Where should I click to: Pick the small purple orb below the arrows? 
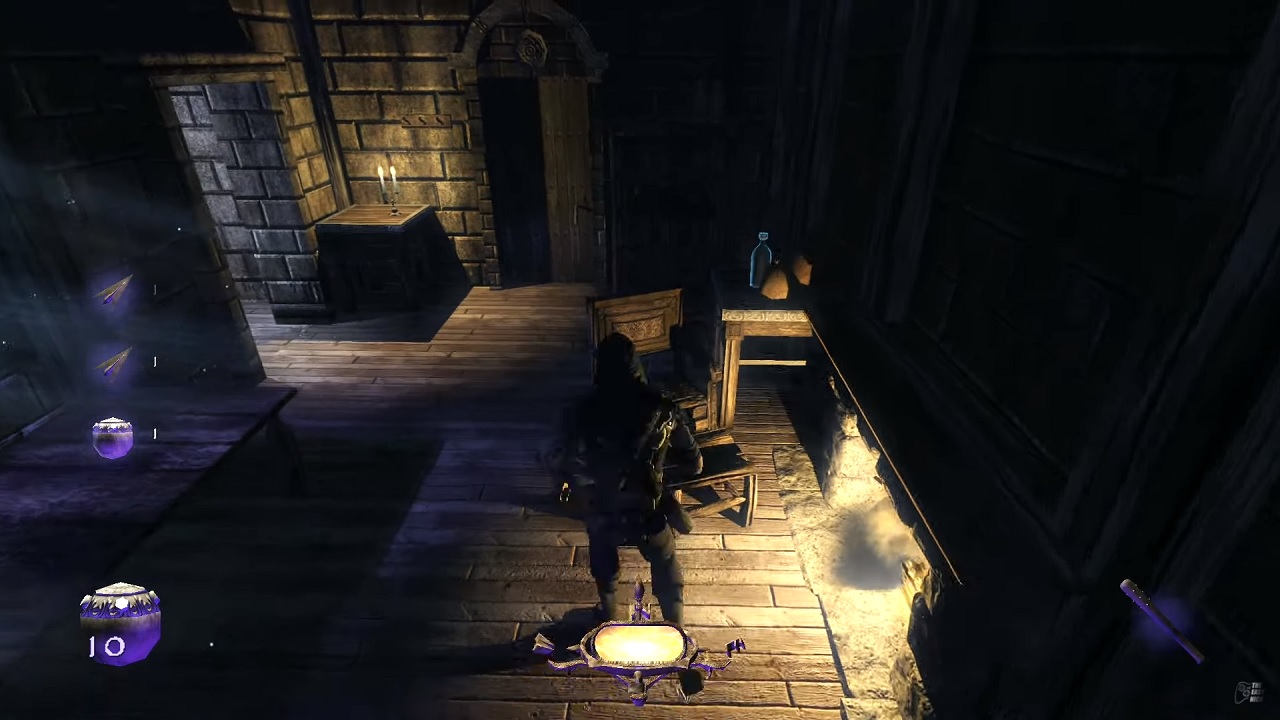[112, 438]
